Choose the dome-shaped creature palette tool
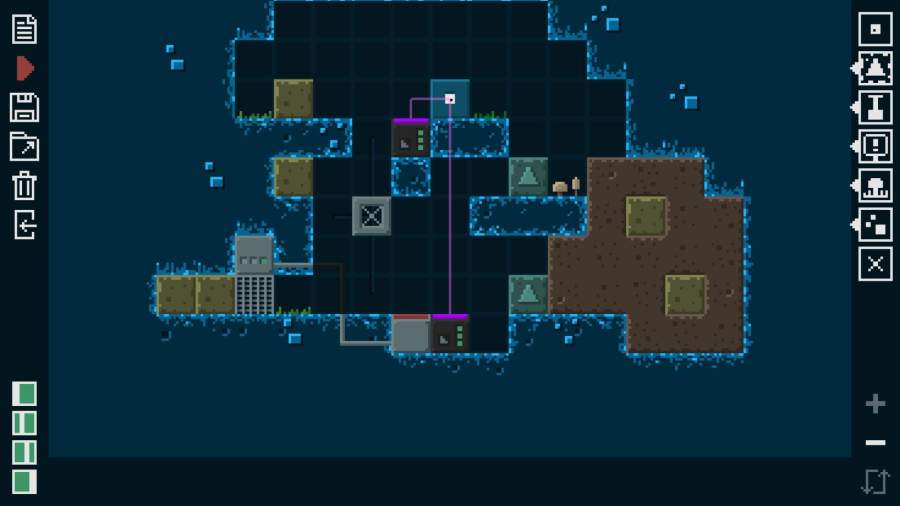900x506 pixels. [876, 185]
